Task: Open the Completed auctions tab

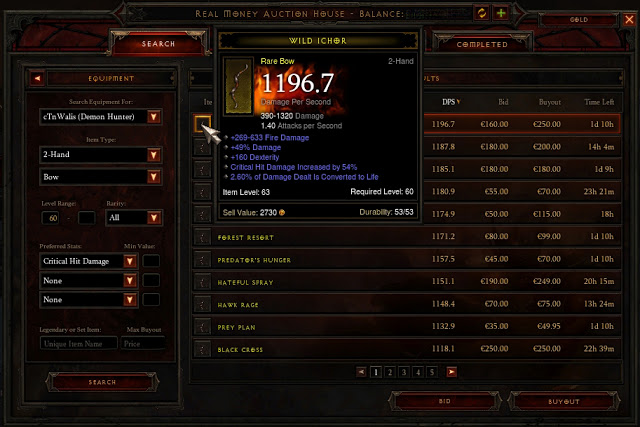Action: pos(482,45)
